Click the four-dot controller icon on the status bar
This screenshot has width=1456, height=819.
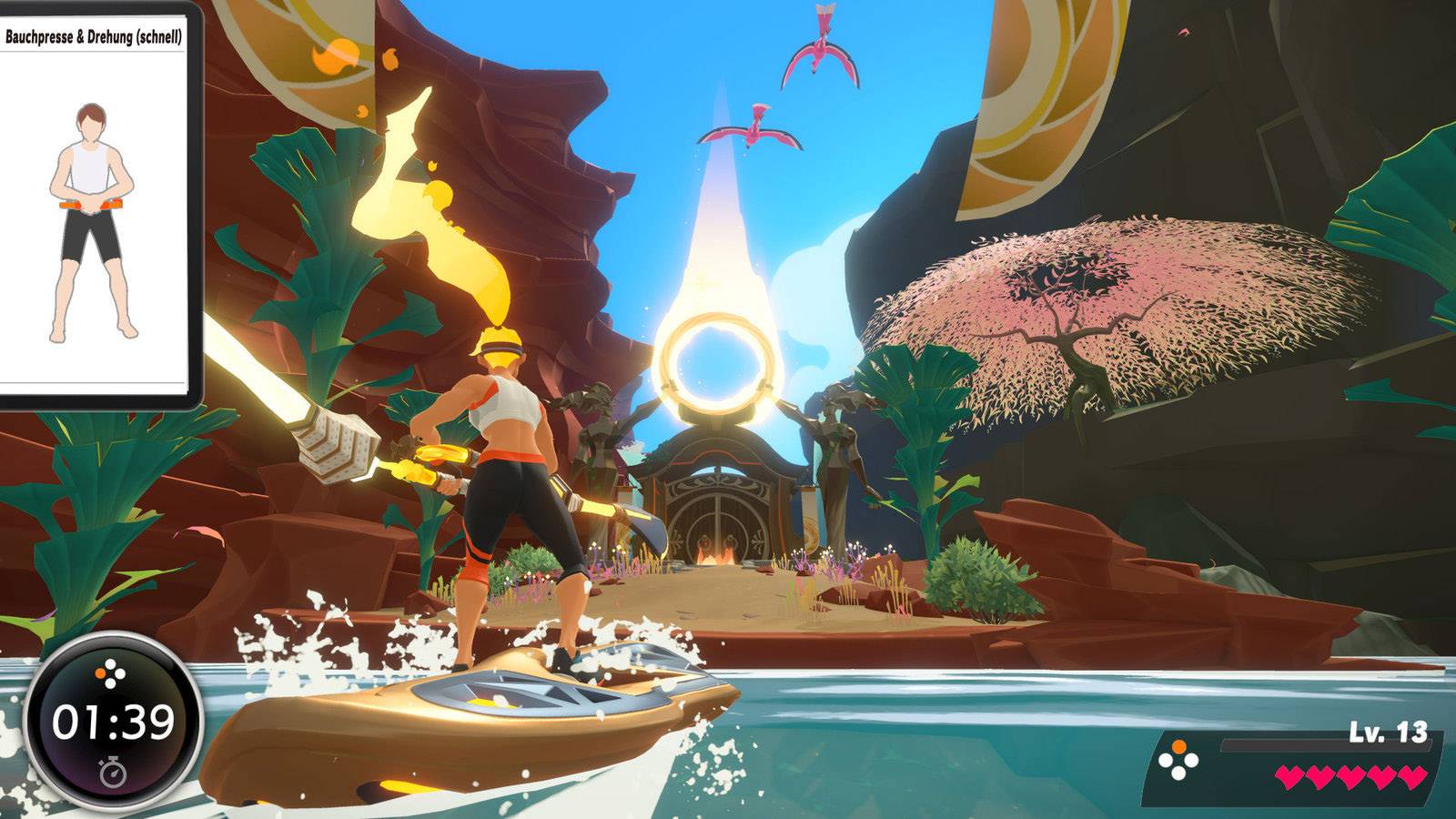pos(1178,757)
